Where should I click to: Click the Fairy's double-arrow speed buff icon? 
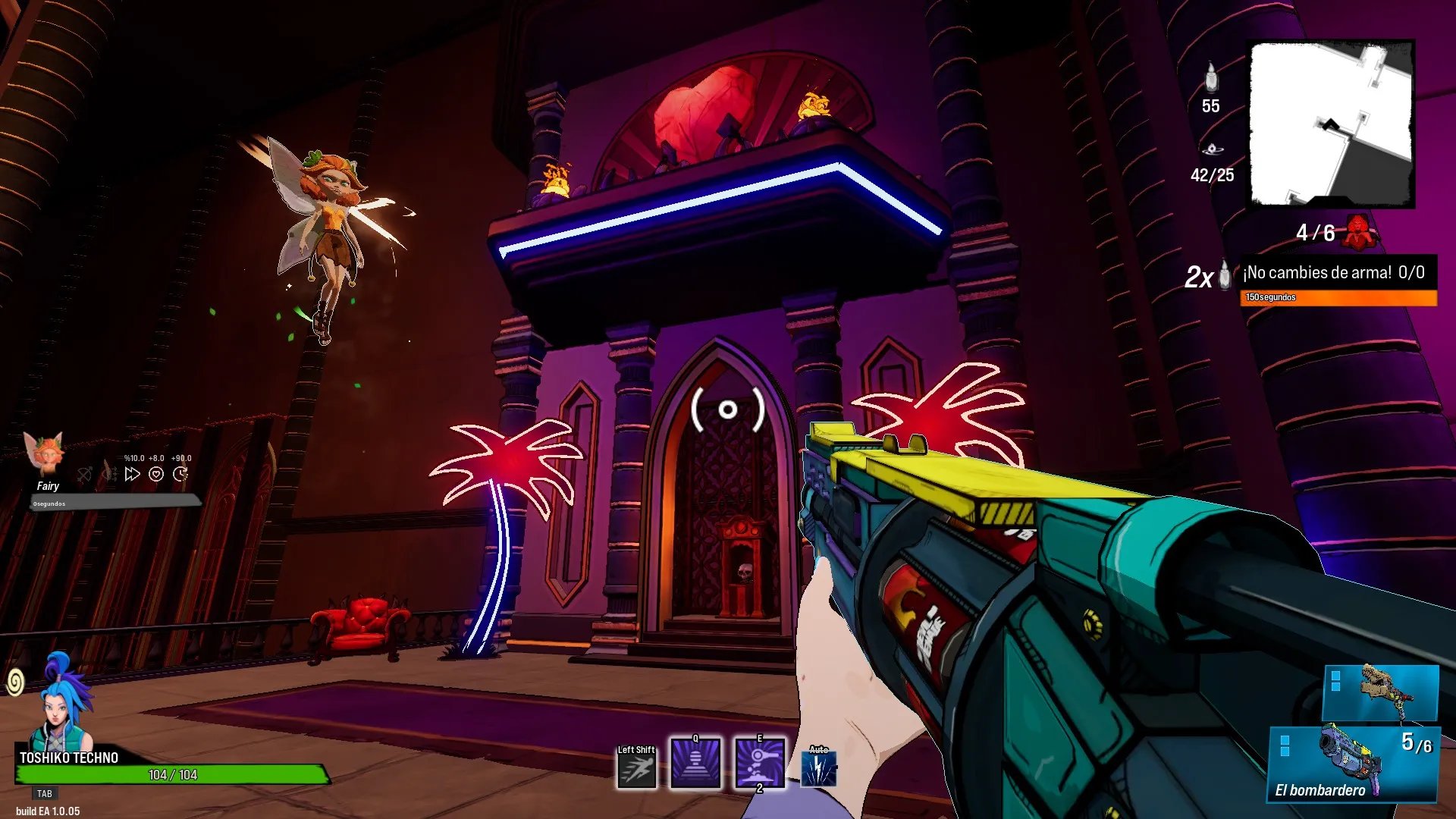coord(133,474)
